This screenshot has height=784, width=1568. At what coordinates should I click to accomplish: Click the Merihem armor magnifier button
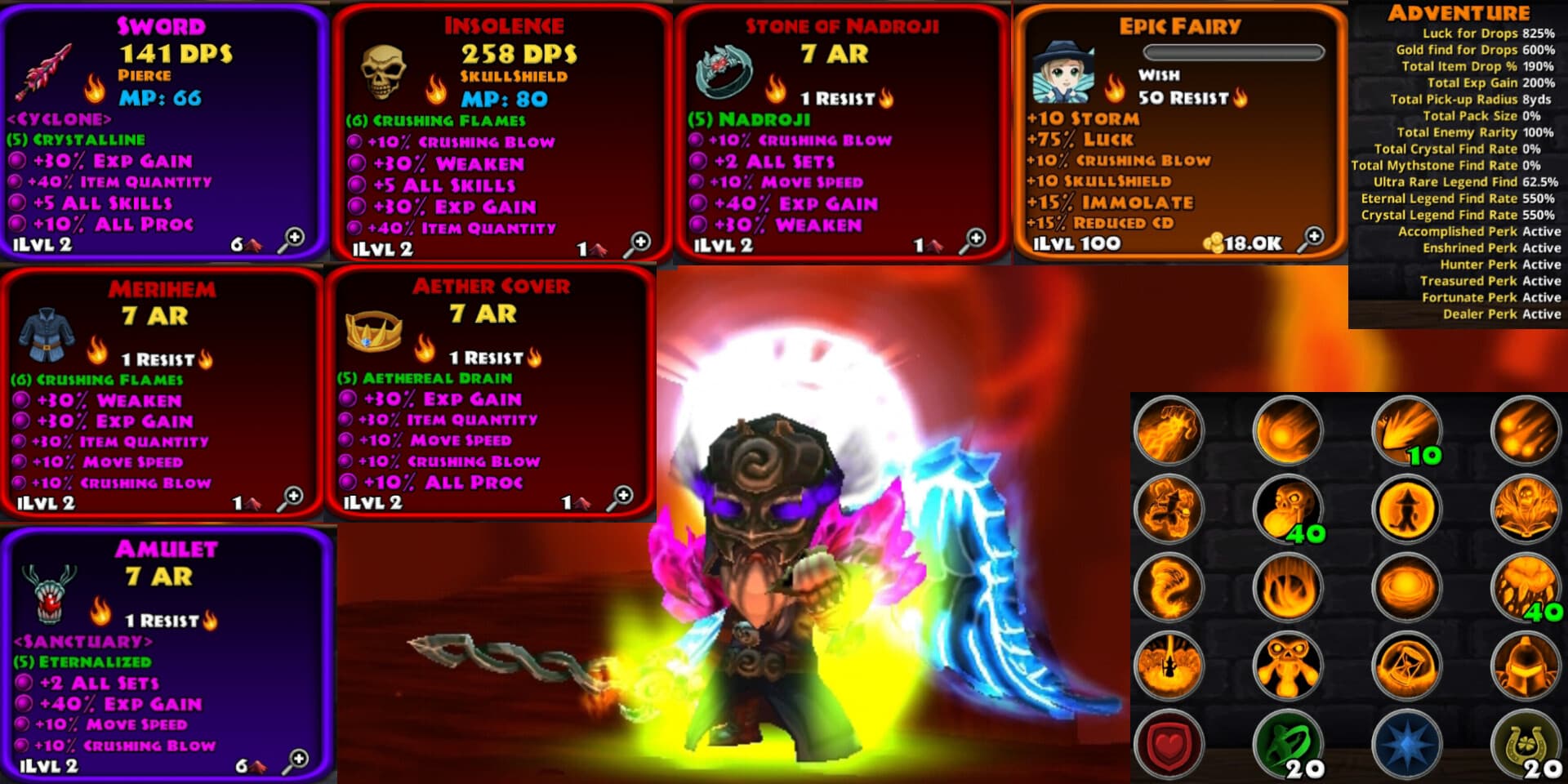pos(290,497)
